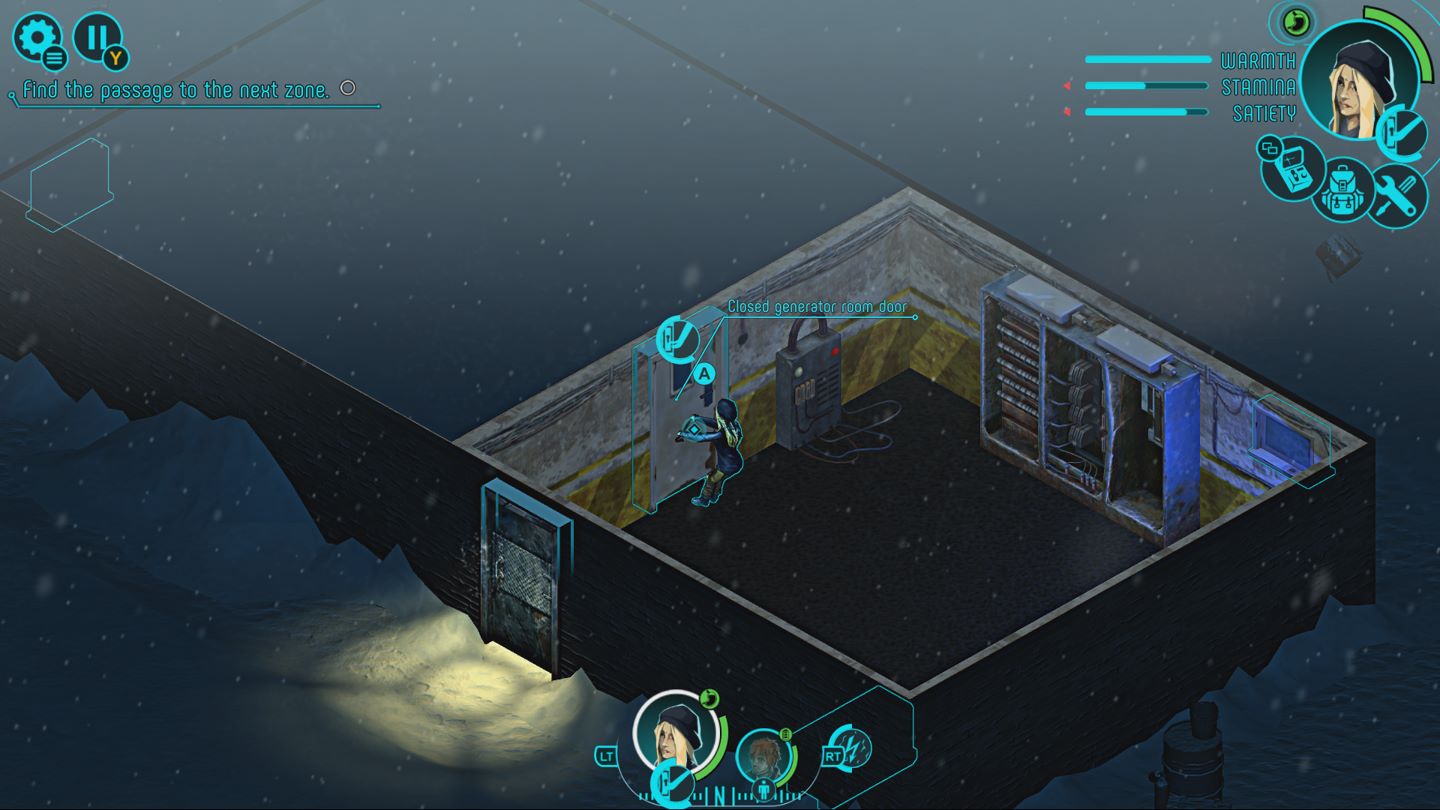The width and height of the screenshot is (1440, 810).
Task: Activate the lightning bolt ability icon
Action: [x=853, y=748]
